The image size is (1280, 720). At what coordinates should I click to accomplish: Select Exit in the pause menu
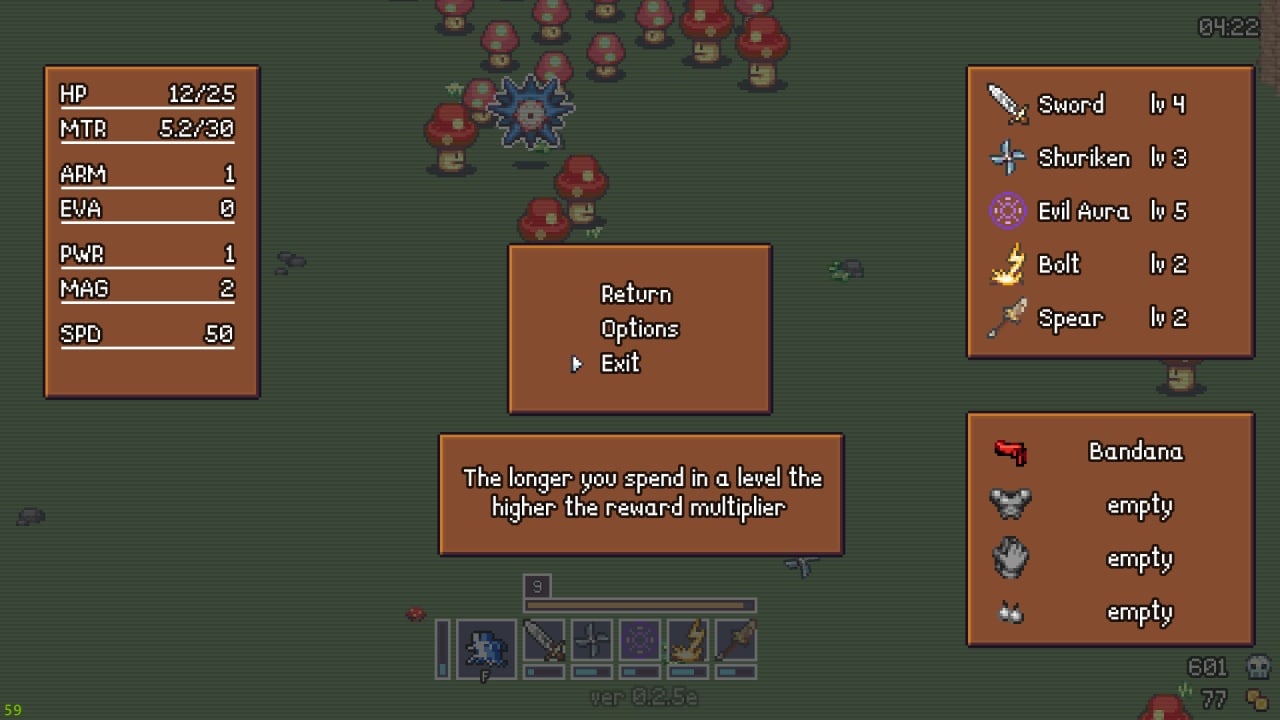(x=620, y=364)
